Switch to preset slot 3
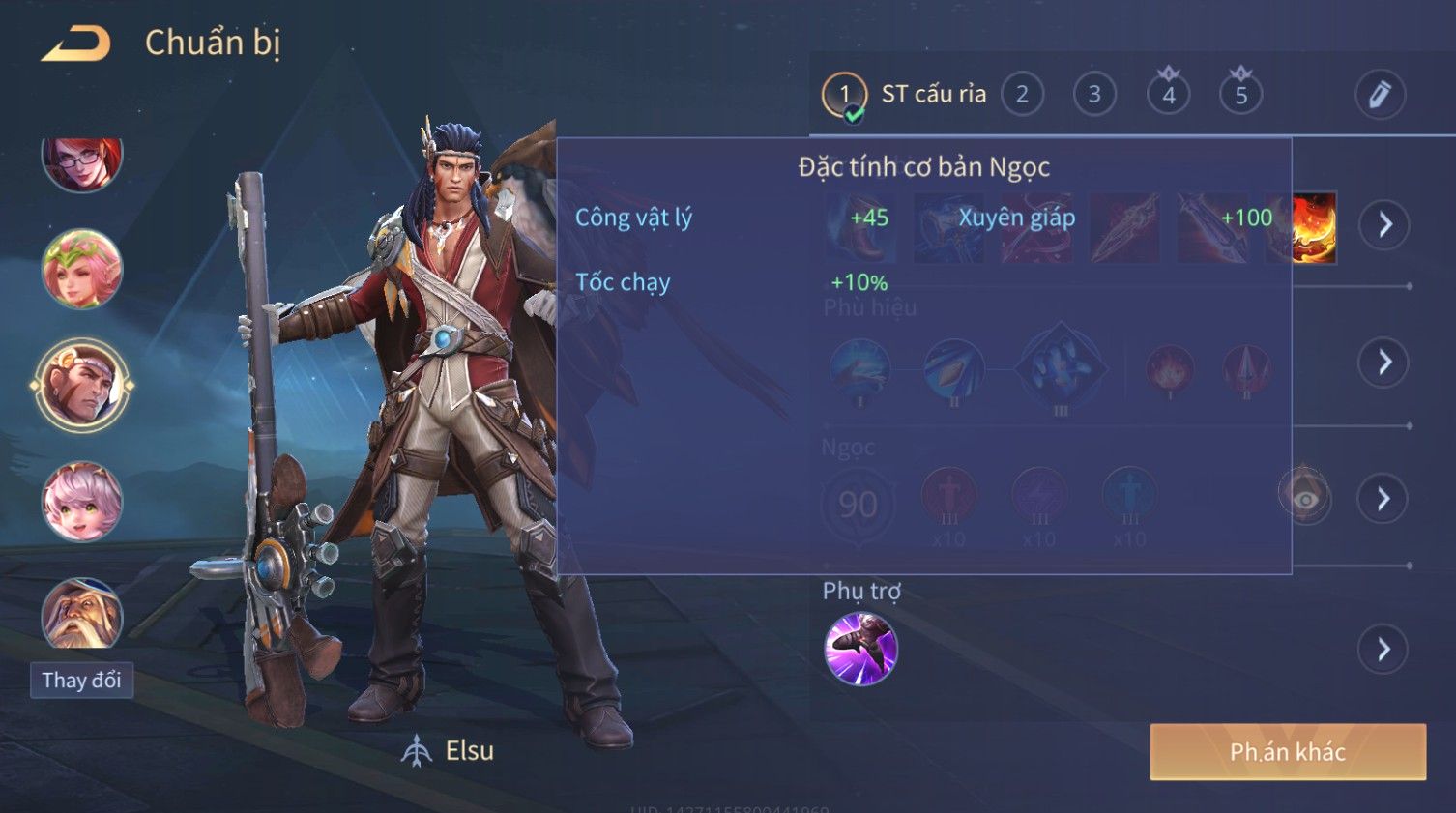1456x813 pixels. click(x=1094, y=95)
